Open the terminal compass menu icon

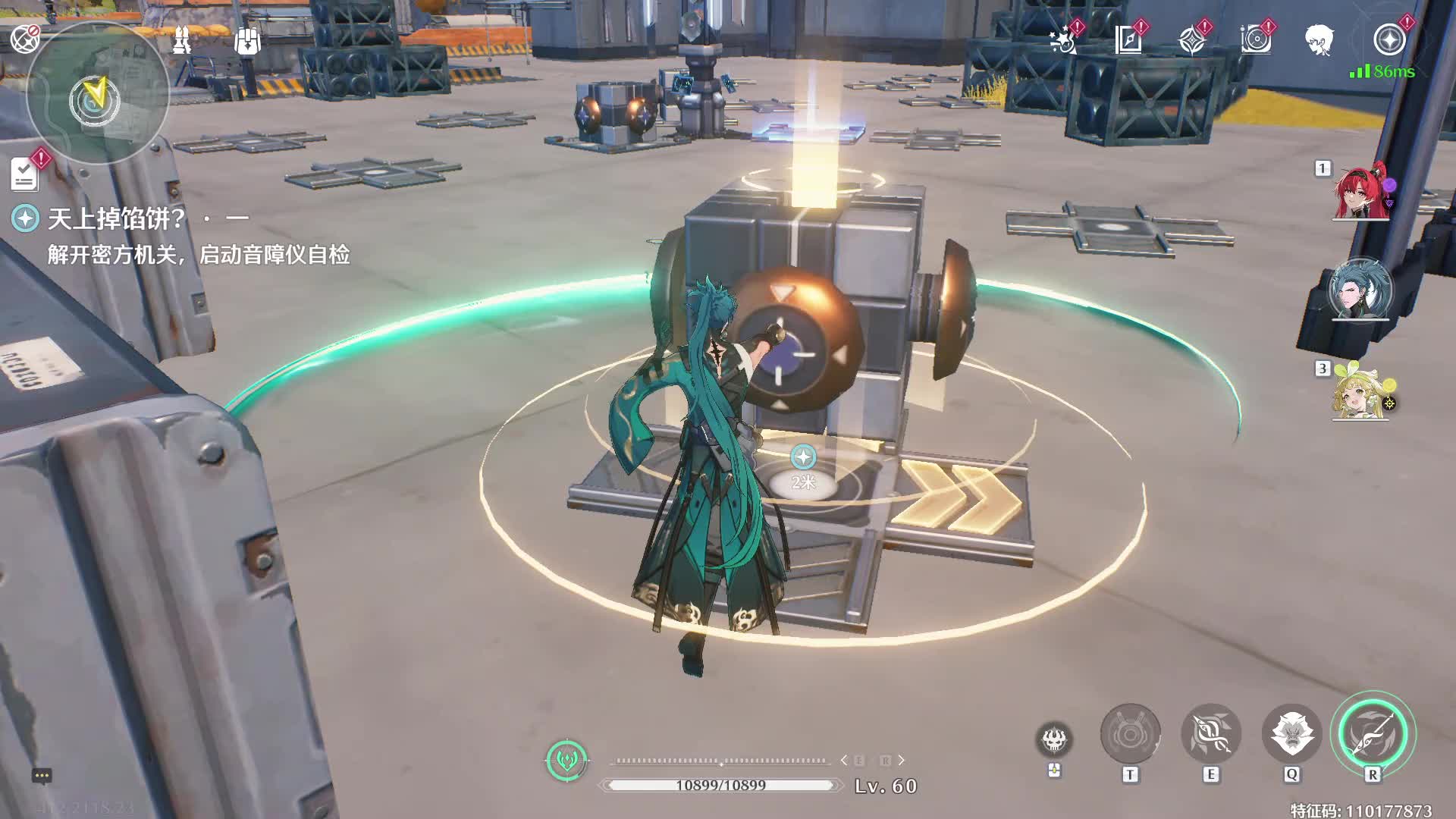[x=1389, y=39]
